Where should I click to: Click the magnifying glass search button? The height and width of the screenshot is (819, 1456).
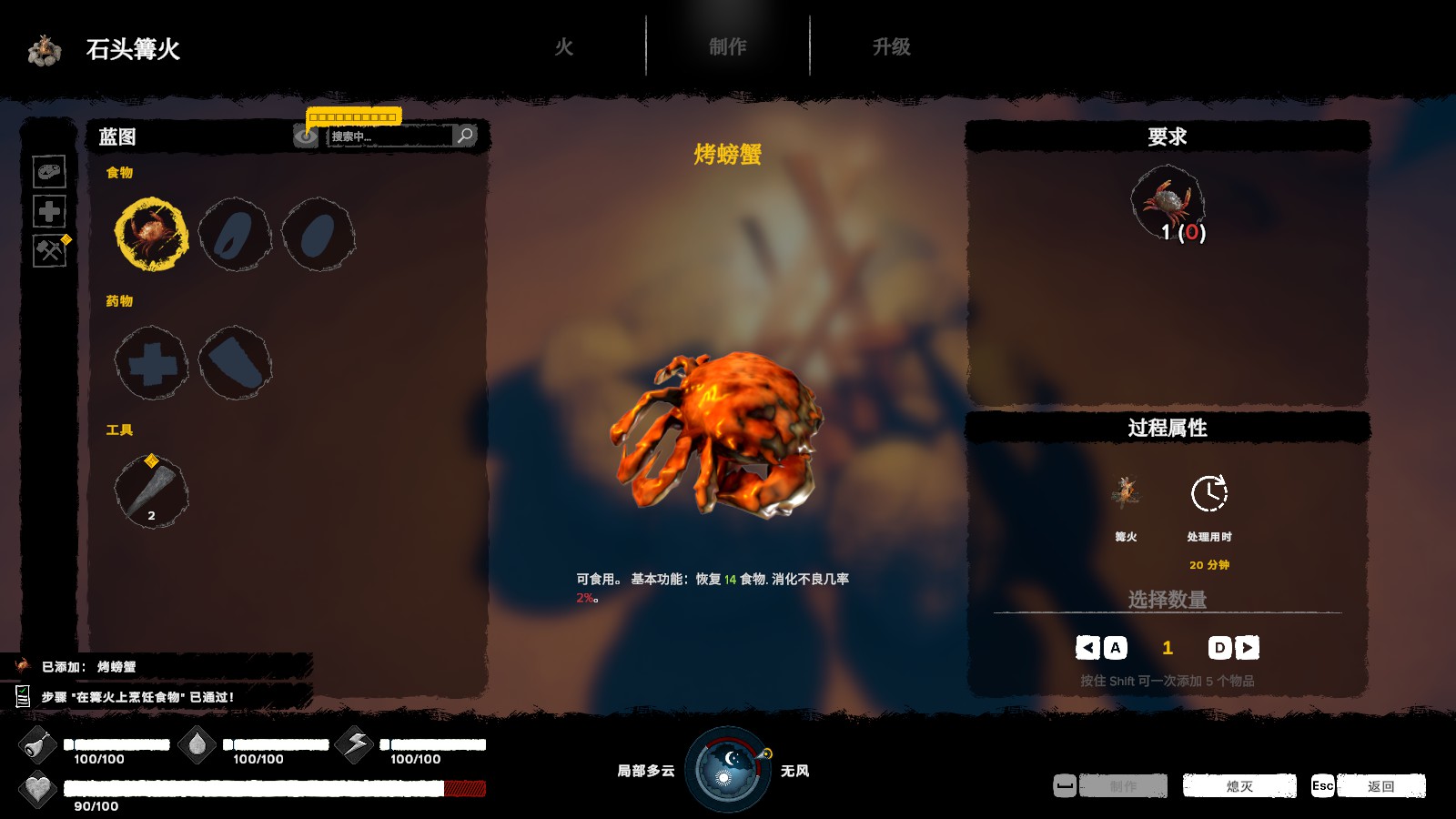[466, 136]
